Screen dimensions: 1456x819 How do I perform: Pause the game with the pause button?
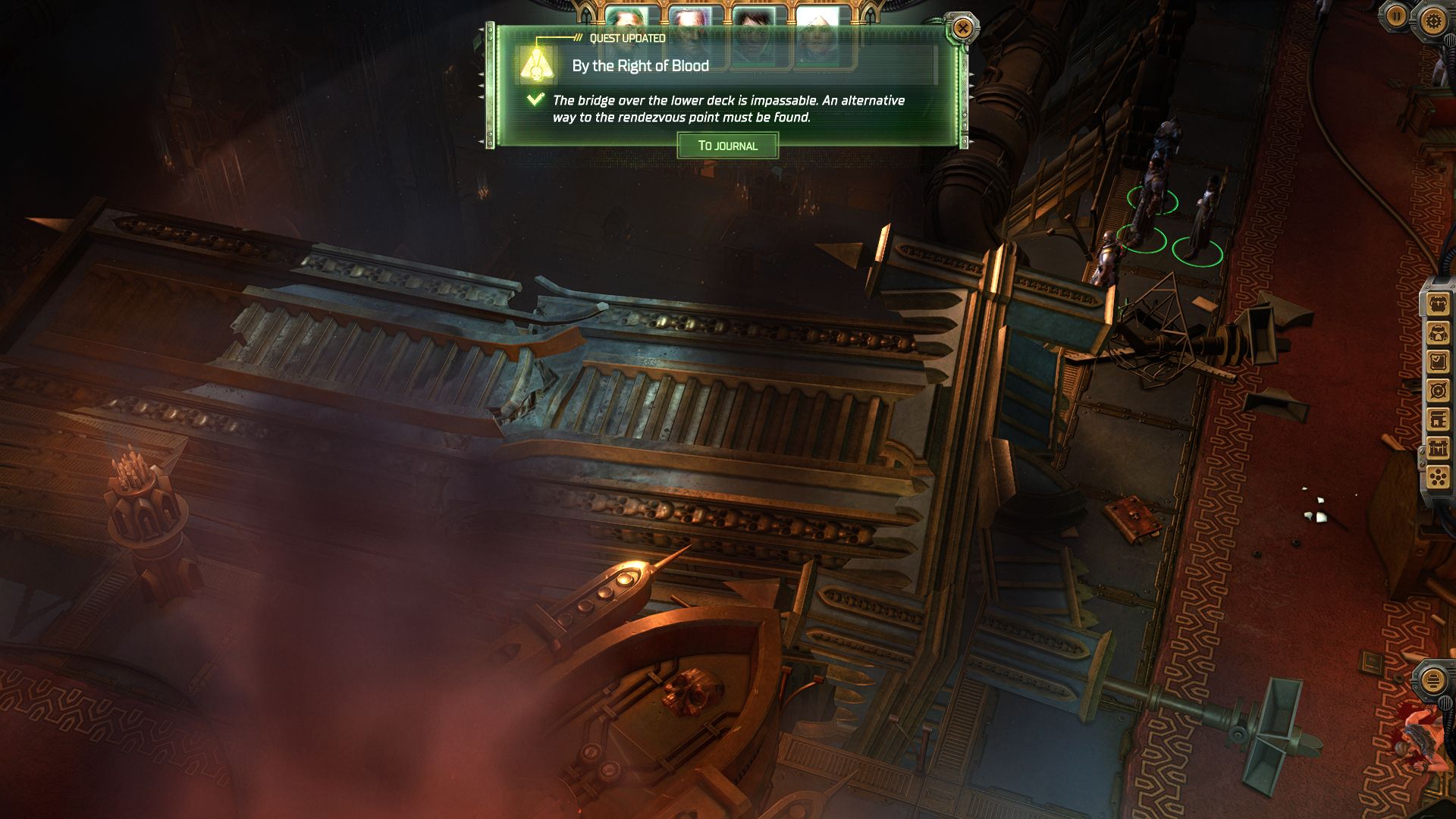click(1396, 16)
